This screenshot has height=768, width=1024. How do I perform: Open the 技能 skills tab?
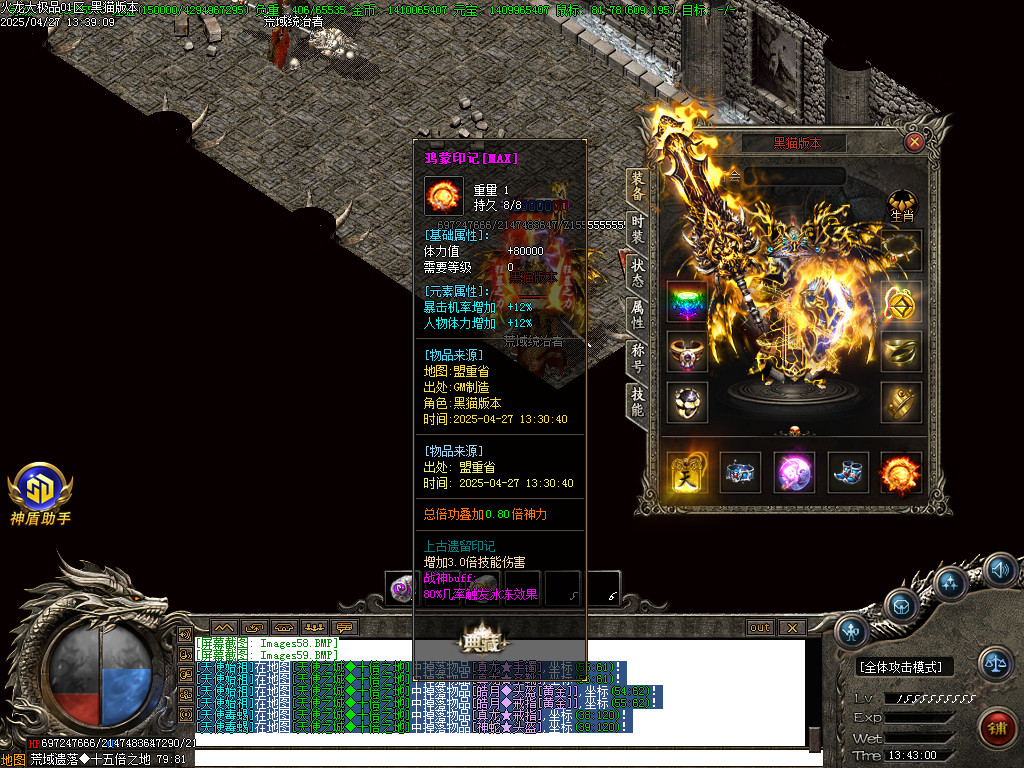click(638, 402)
